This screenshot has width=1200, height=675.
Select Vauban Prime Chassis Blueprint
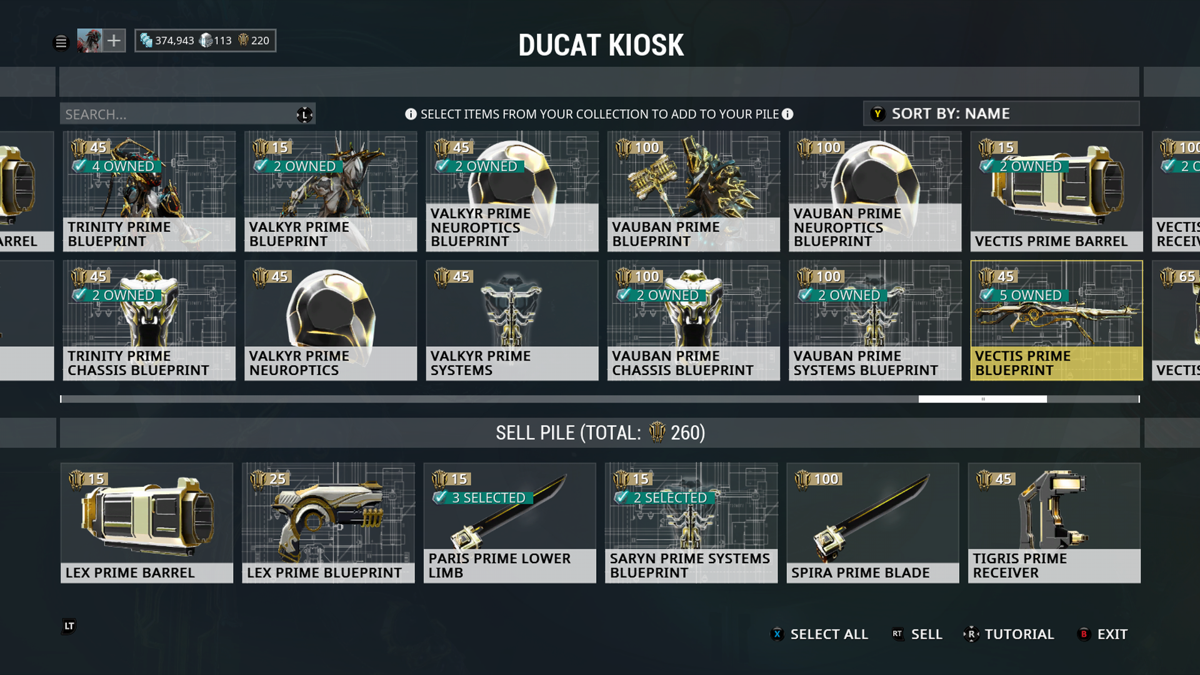(x=693, y=320)
